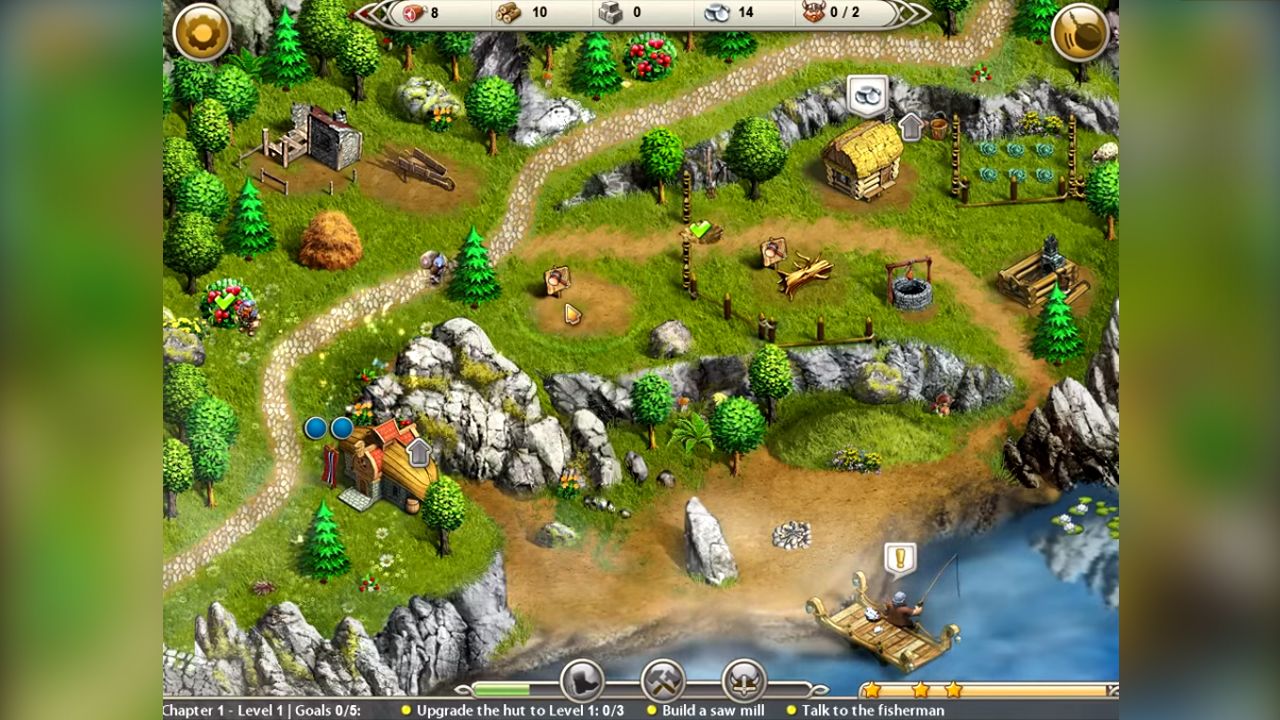1280x720 pixels.
Task: Click the coins bubble above the thatched hut
Action: [x=869, y=96]
